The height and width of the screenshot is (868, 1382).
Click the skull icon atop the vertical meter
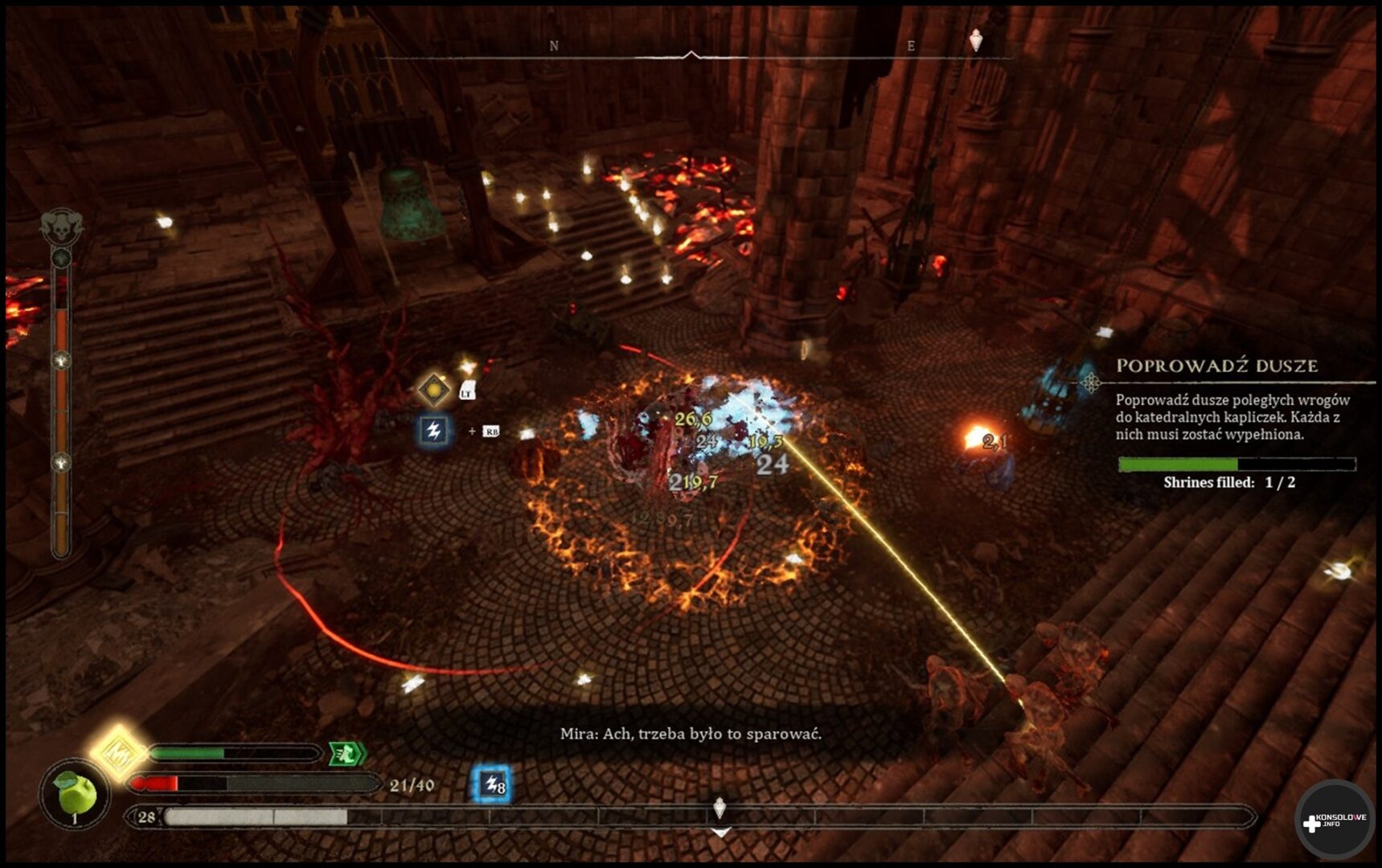click(62, 228)
